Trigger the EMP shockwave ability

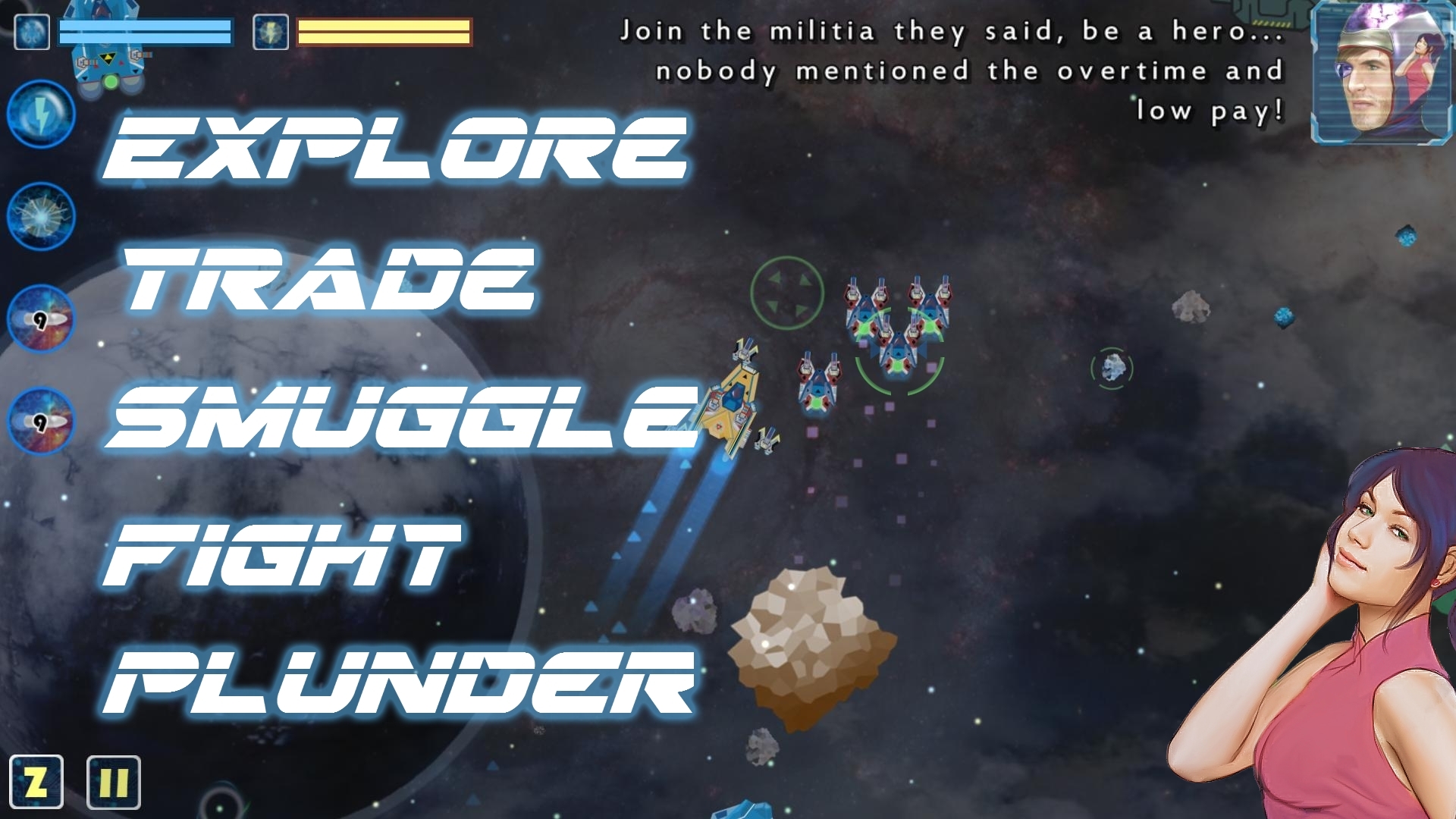click(42, 215)
